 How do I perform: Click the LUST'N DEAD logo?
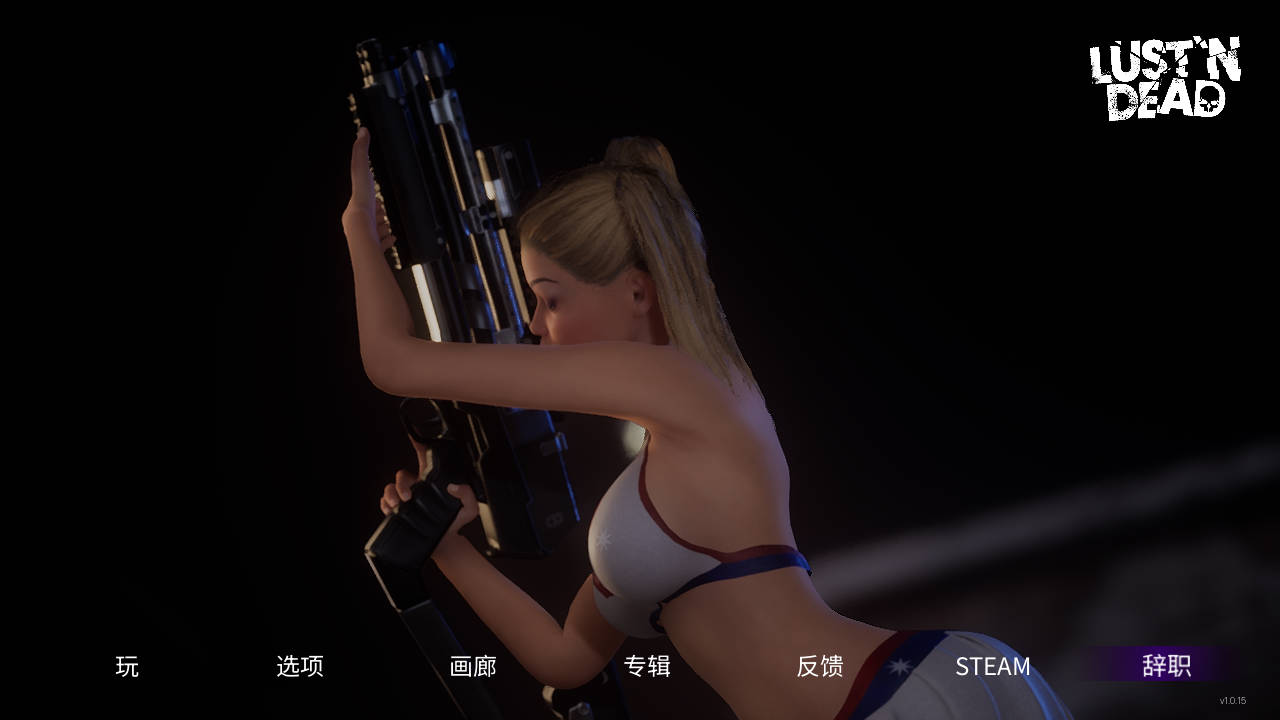(1166, 78)
